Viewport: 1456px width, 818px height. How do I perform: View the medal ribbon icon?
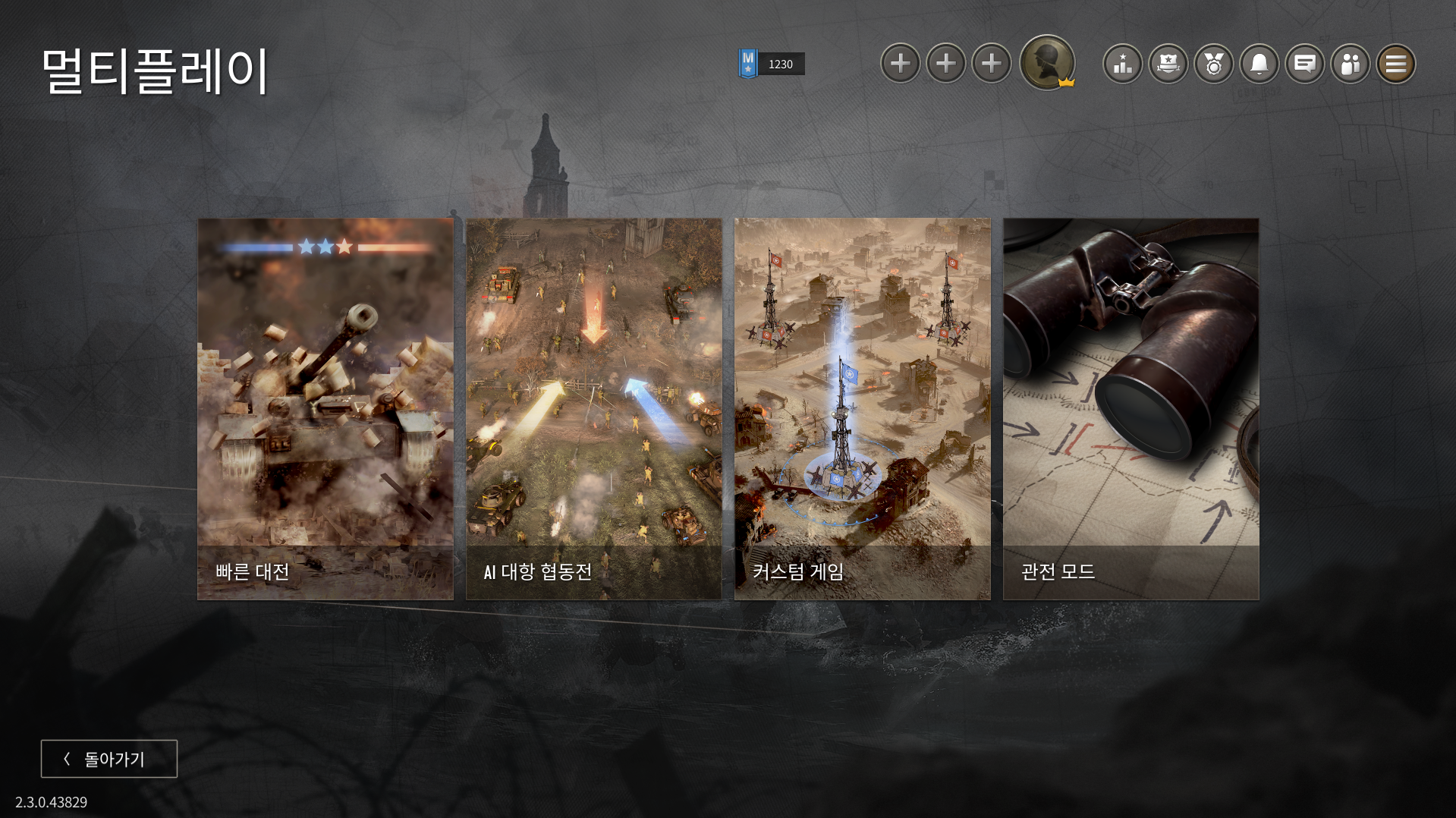pyautogui.click(x=1214, y=64)
